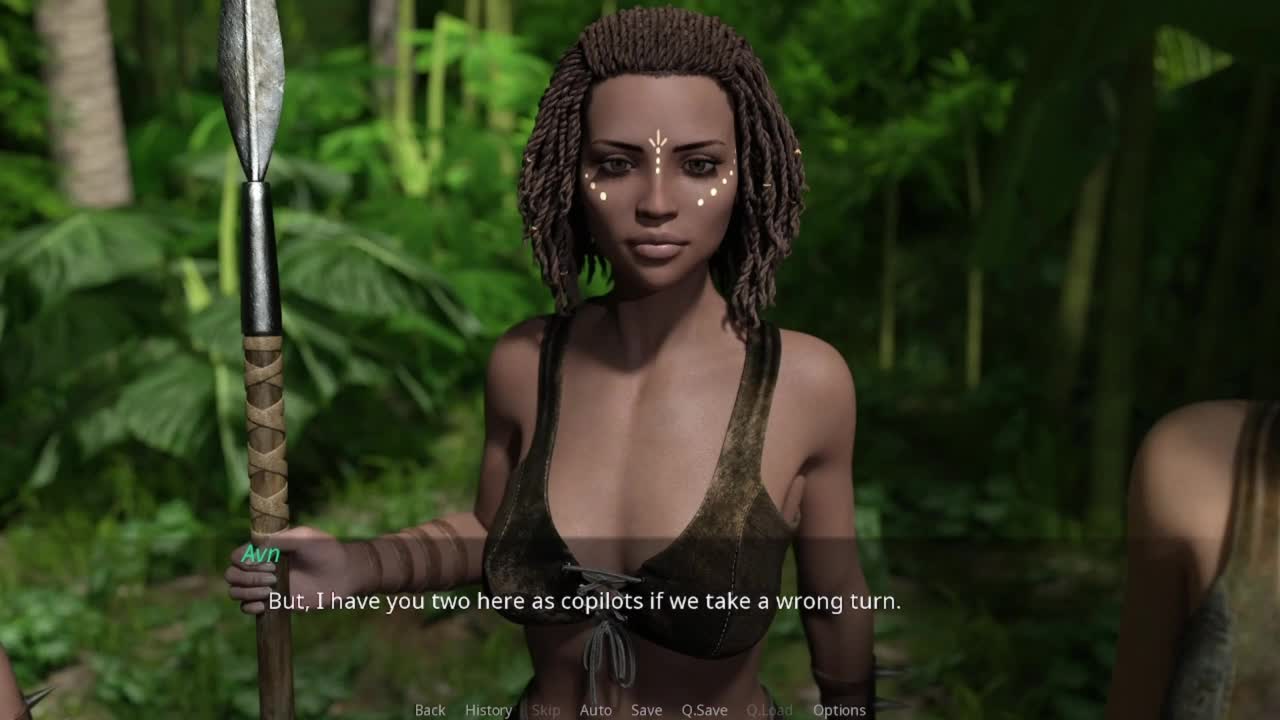
Task: Go back to the previous dialogue line
Action: [x=430, y=710]
